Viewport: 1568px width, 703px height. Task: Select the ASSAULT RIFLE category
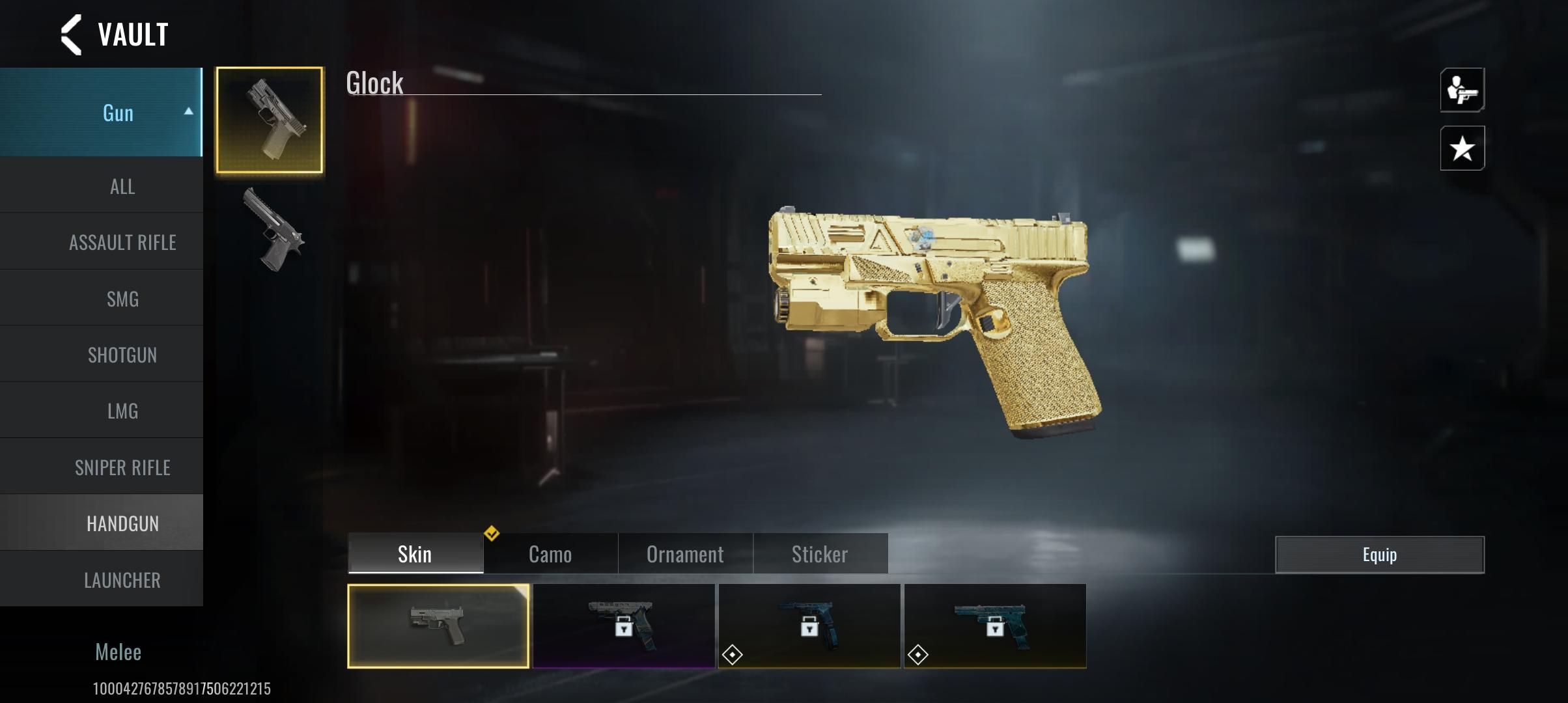pos(122,243)
